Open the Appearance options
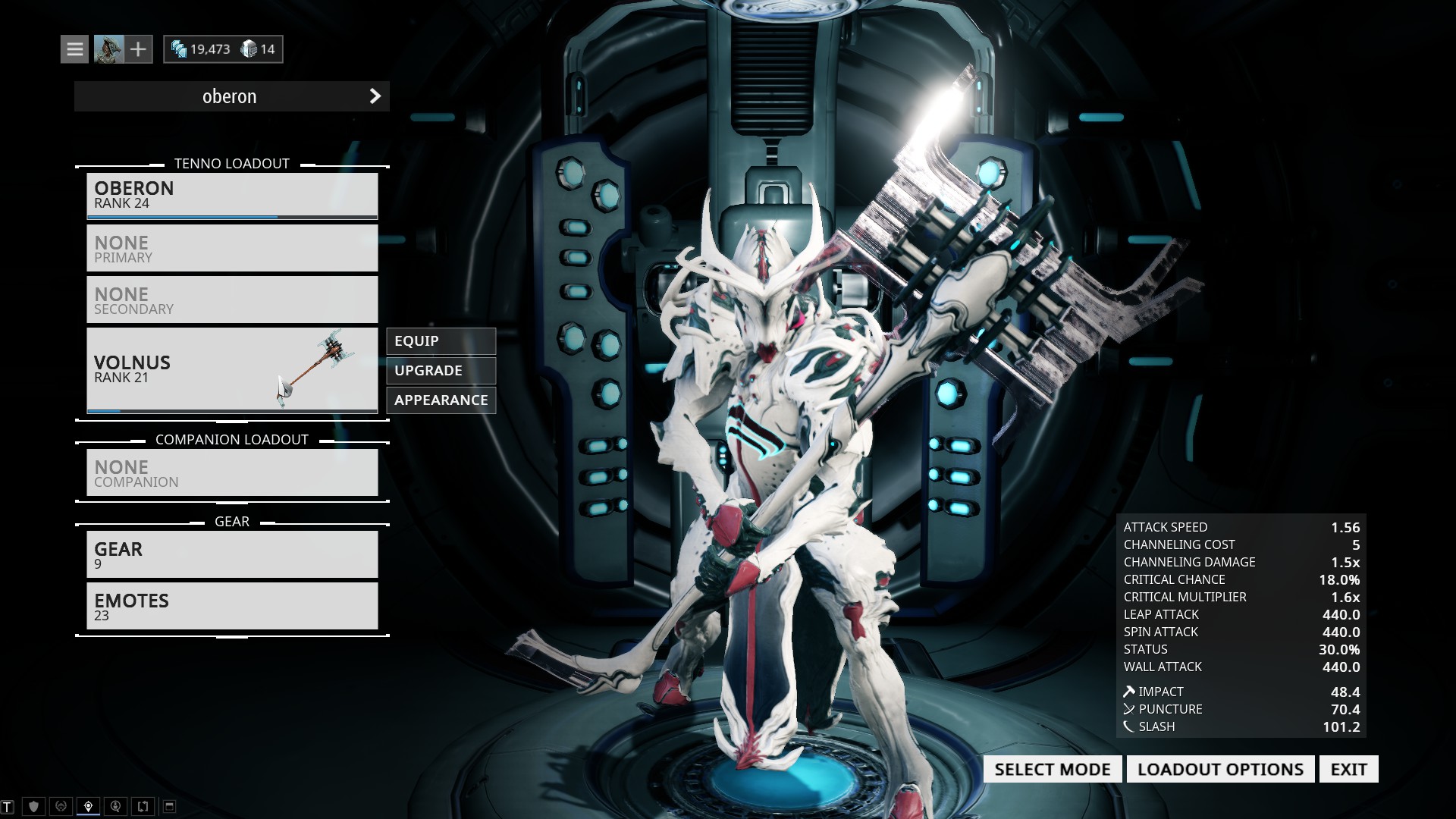Screen dimensions: 1456x819 coord(441,400)
